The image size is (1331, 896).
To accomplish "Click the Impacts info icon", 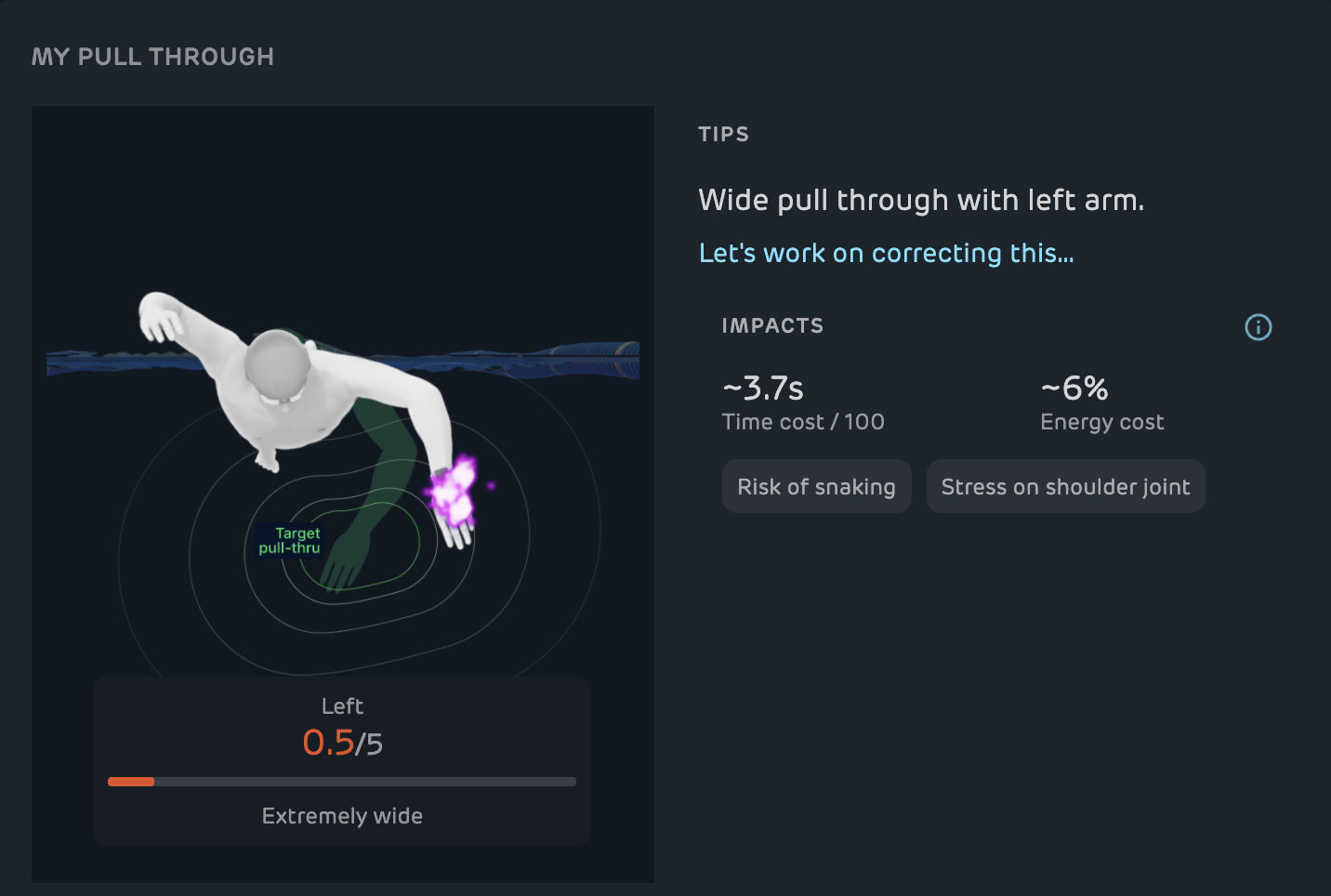I will 1258,327.
